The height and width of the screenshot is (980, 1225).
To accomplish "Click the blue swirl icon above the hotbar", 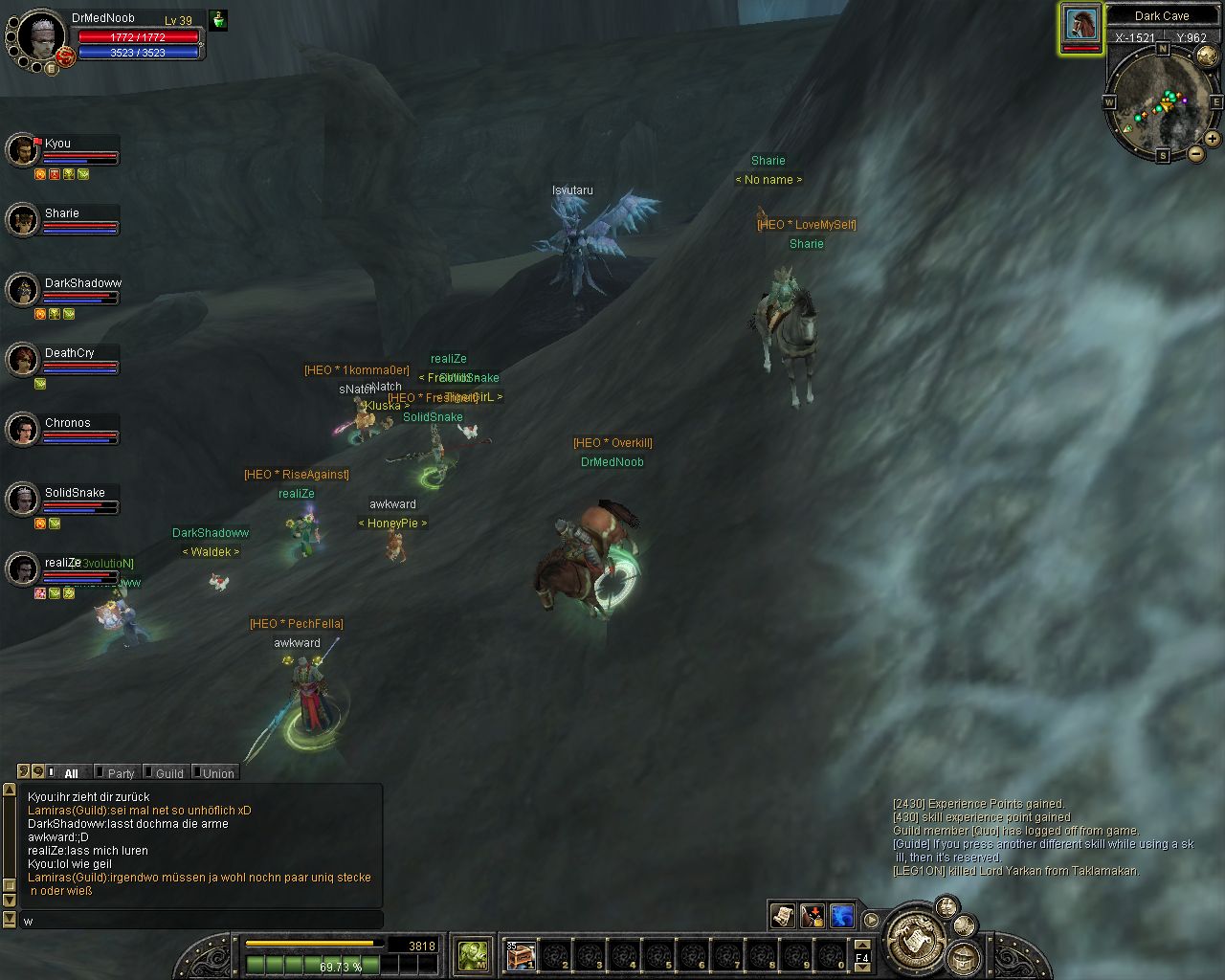I will click(842, 916).
